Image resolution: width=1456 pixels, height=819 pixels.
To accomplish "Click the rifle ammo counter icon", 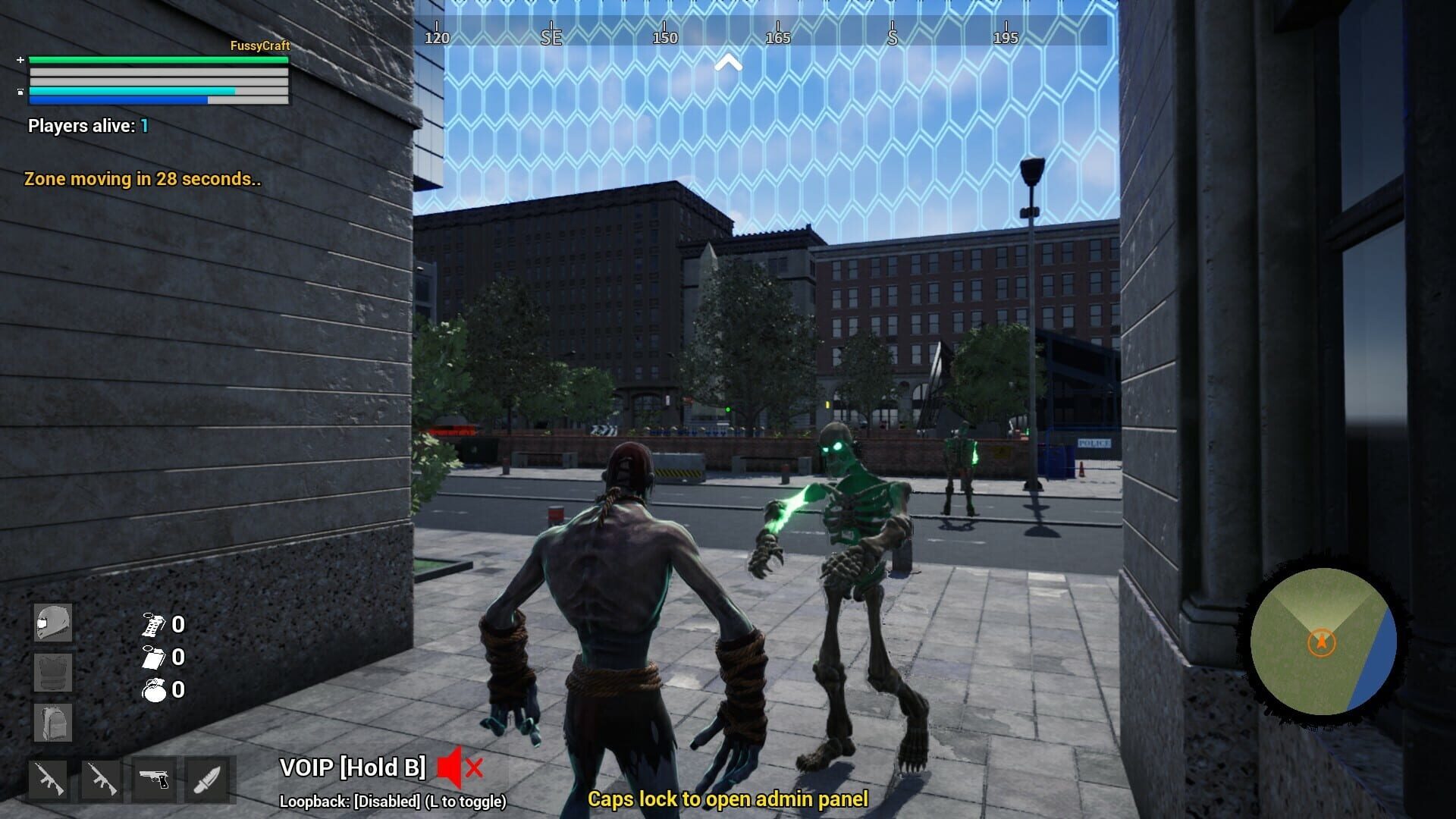I will 152,625.
